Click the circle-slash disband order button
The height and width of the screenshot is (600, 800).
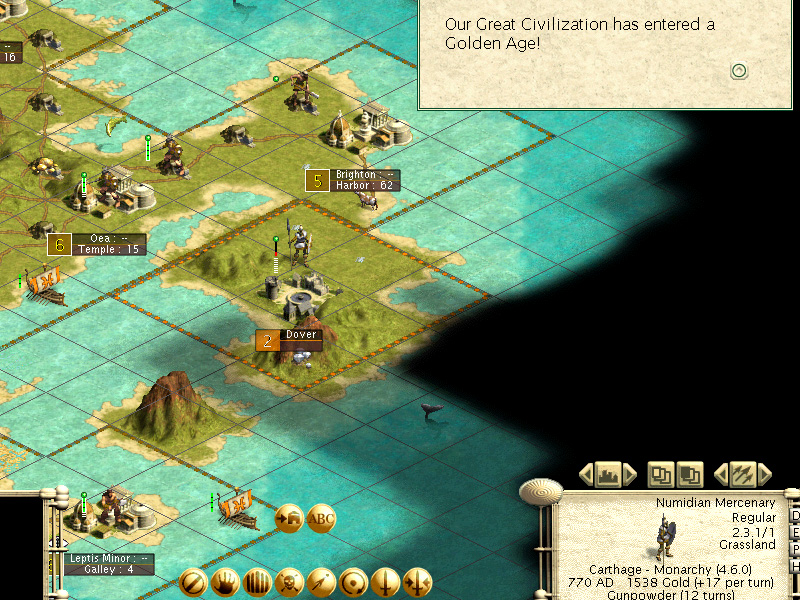tap(193, 583)
